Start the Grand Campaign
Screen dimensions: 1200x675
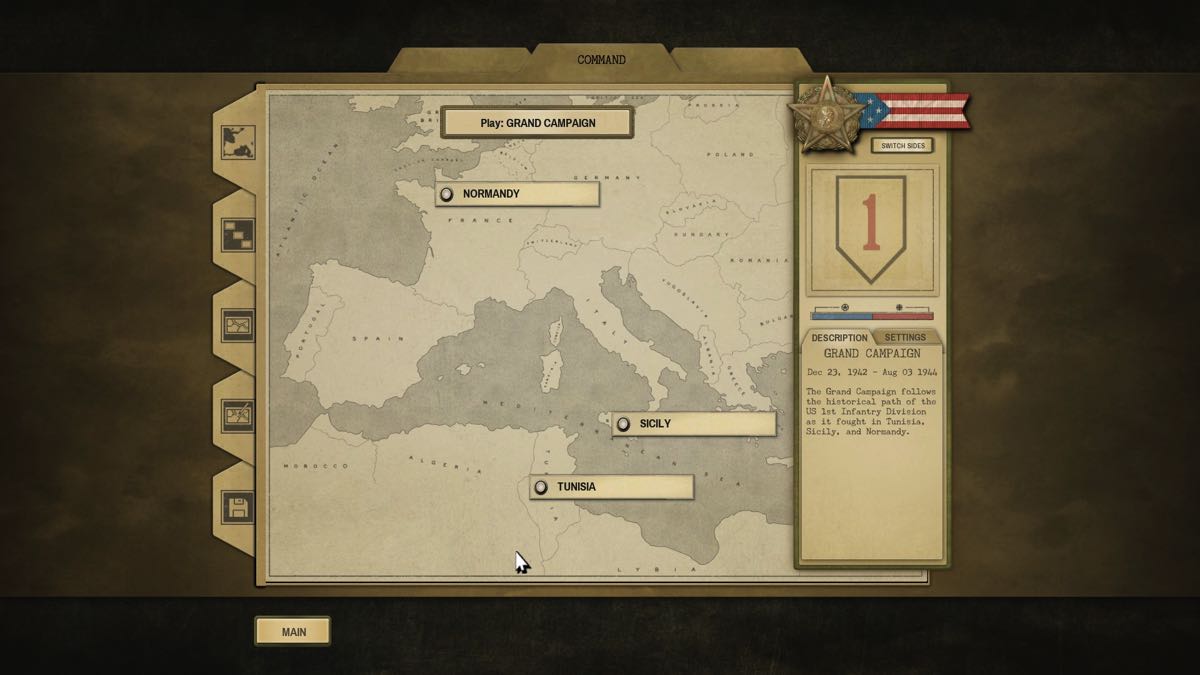coord(537,123)
